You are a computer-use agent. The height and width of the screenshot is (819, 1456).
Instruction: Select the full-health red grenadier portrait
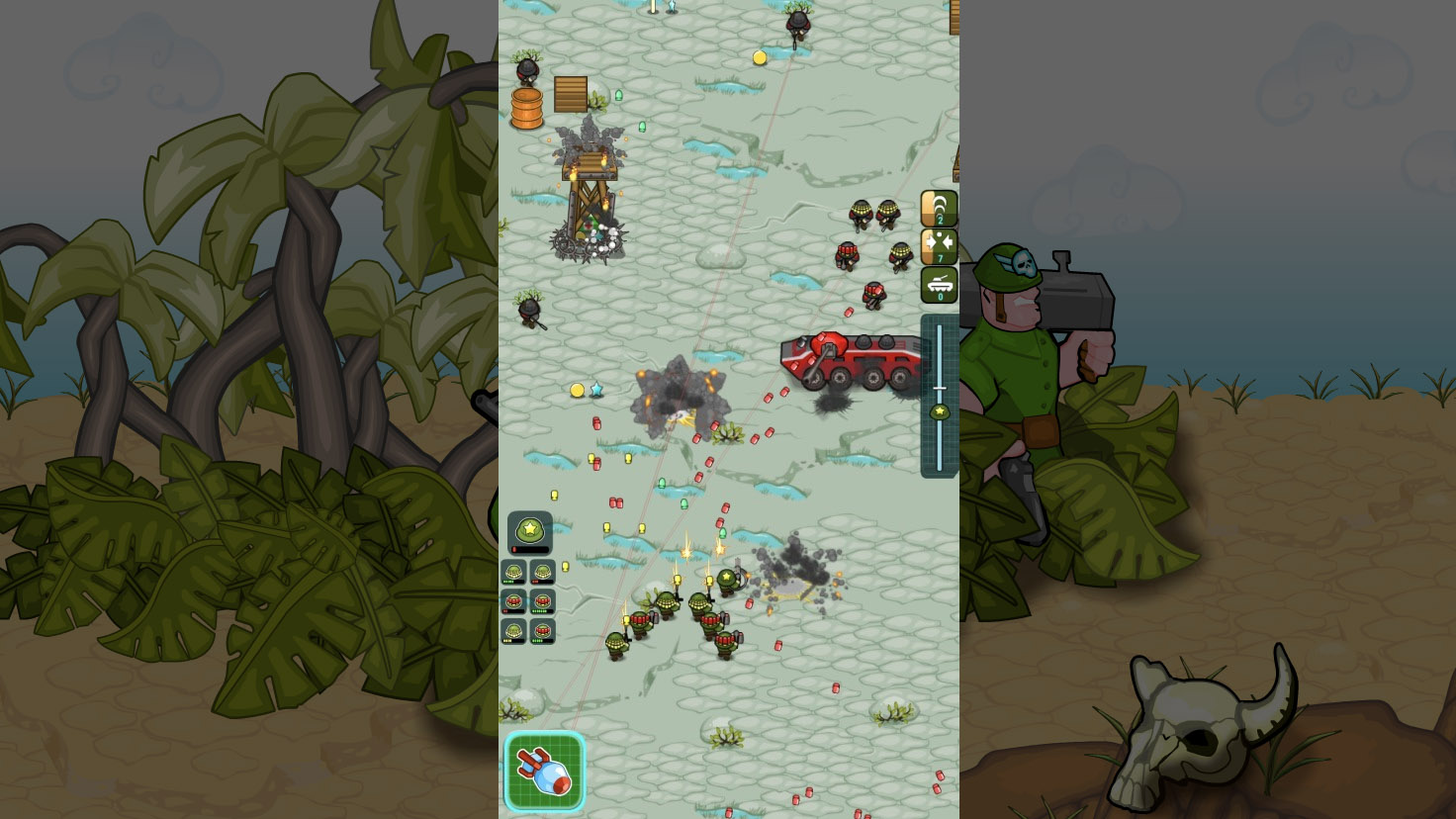[542, 600]
